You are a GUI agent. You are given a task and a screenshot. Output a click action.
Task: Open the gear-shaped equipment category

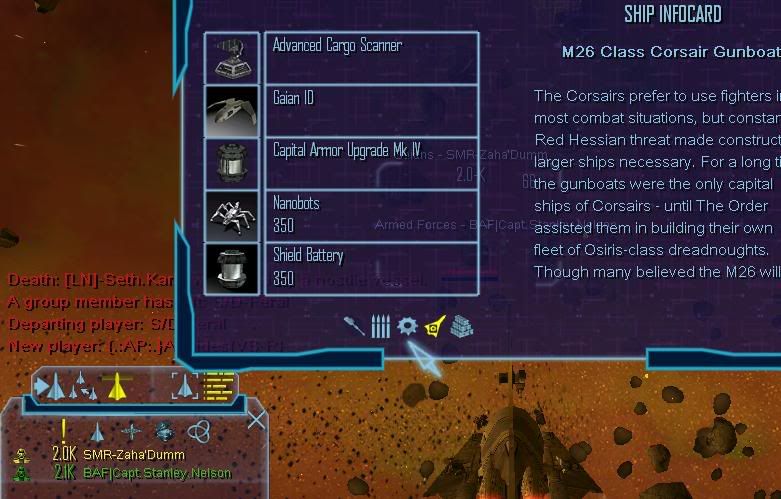[x=407, y=326]
